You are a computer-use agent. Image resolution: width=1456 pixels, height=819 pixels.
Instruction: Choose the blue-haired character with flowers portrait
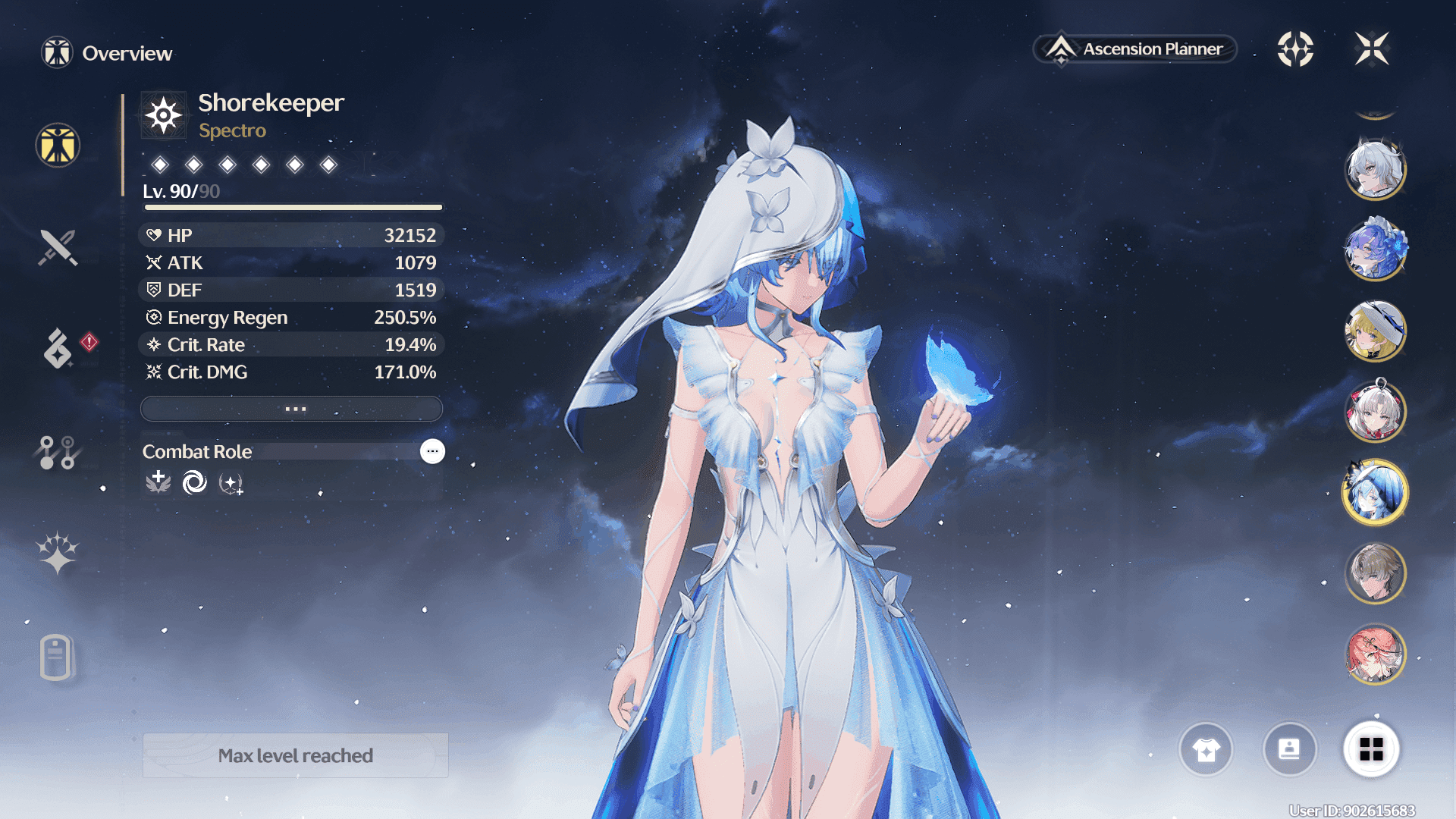coord(1375,249)
